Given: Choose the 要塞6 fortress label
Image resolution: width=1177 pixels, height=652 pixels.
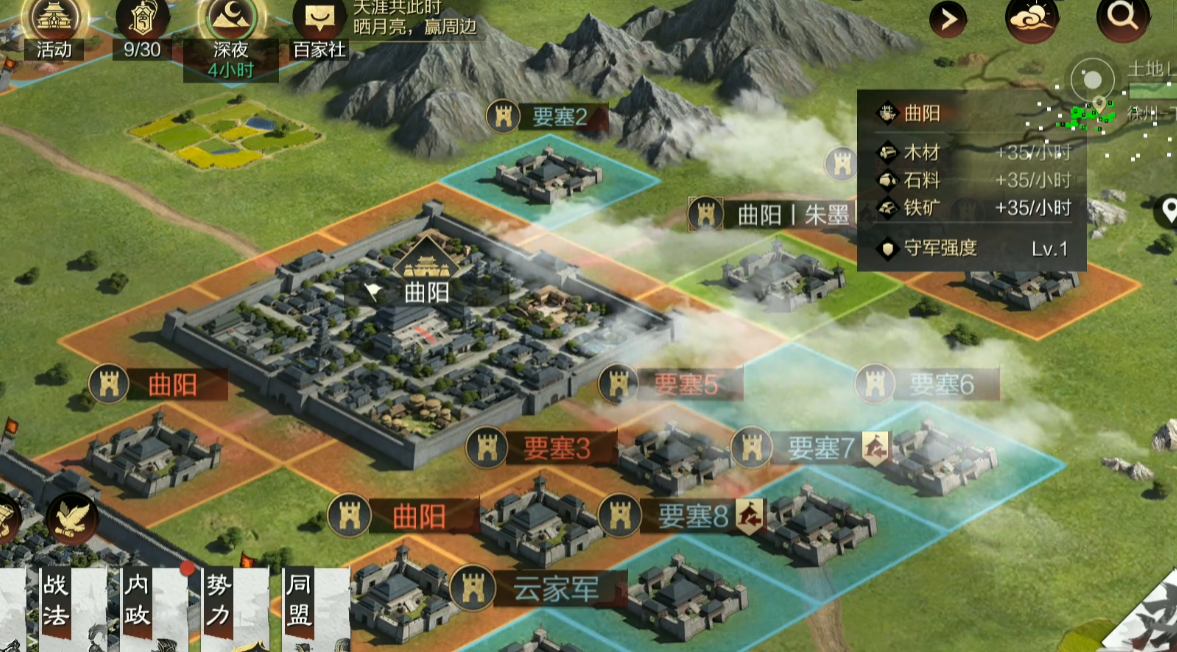Looking at the screenshot, I should 929,384.
